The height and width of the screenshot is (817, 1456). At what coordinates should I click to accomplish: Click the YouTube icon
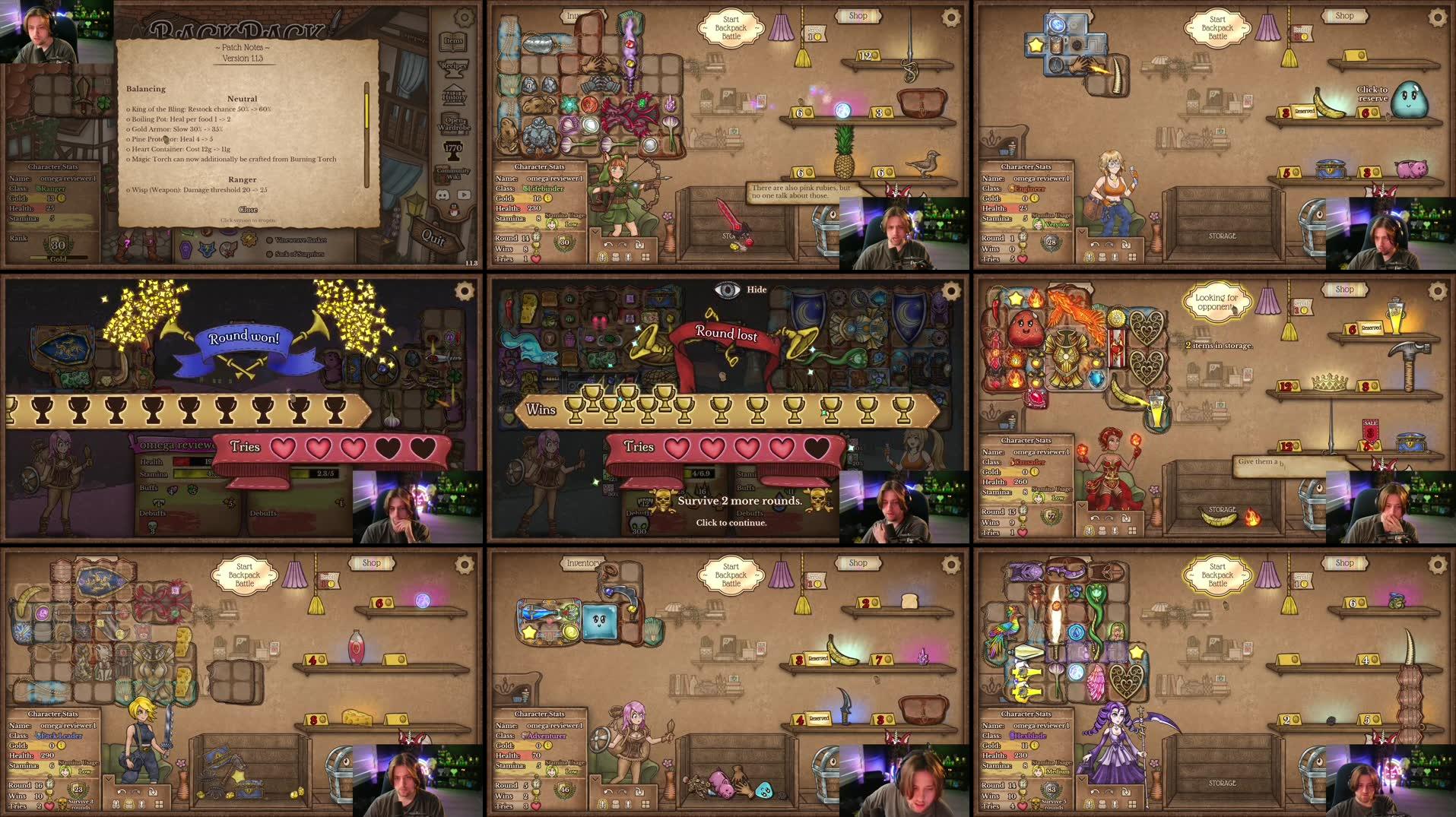point(464,195)
